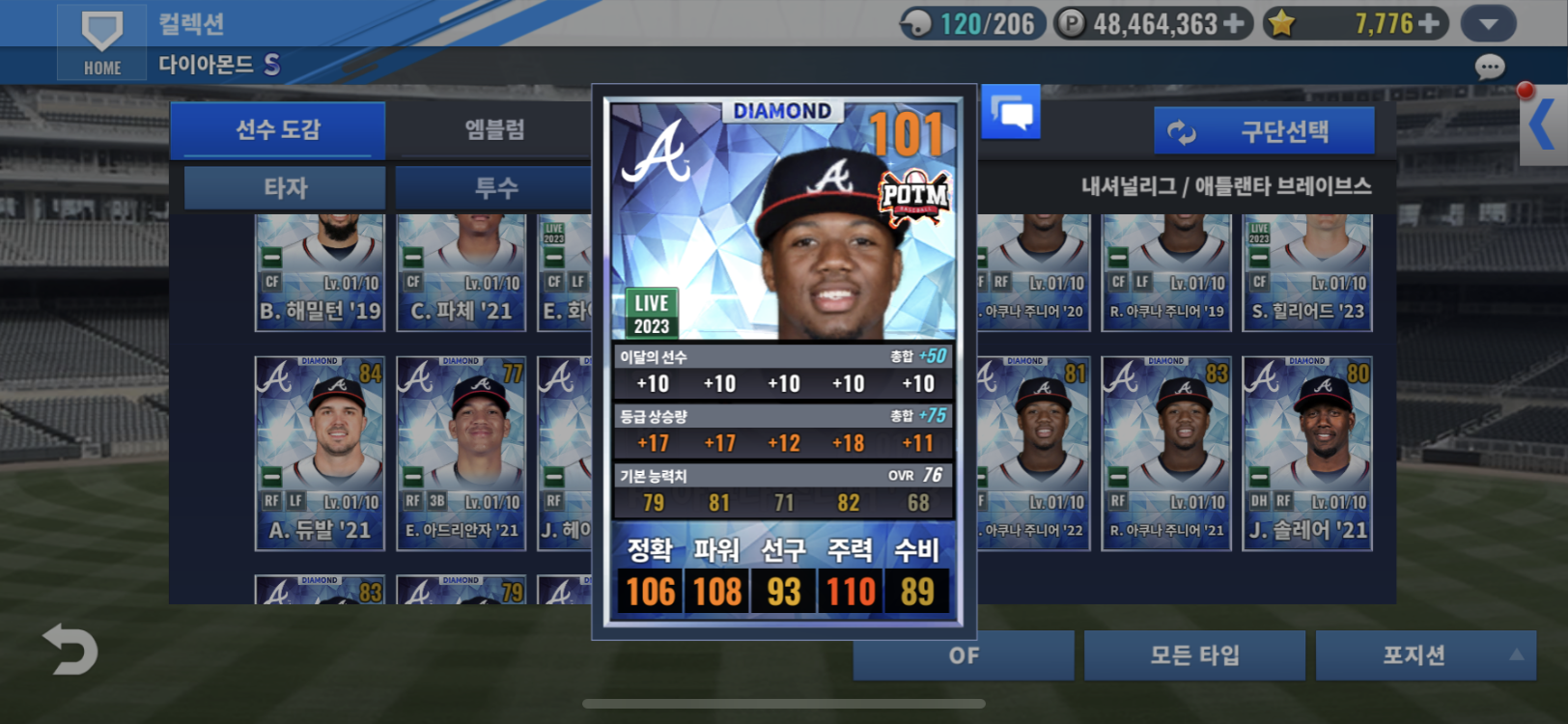Go to the HOME screen
Image resolution: width=1568 pixels, height=724 pixels.
click(101, 42)
